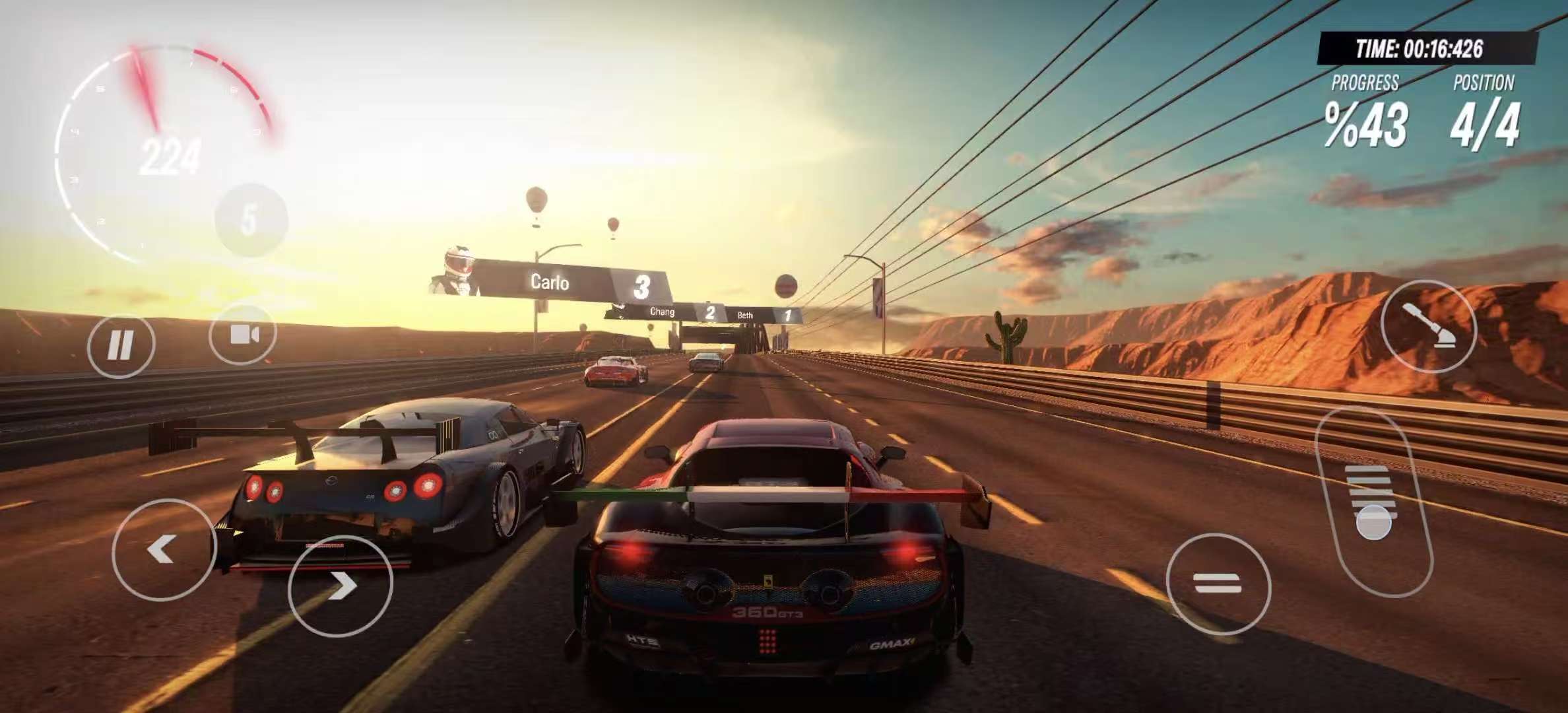1568x713 pixels.
Task: Pull the handbrake button
Action: click(x=1428, y=327)
